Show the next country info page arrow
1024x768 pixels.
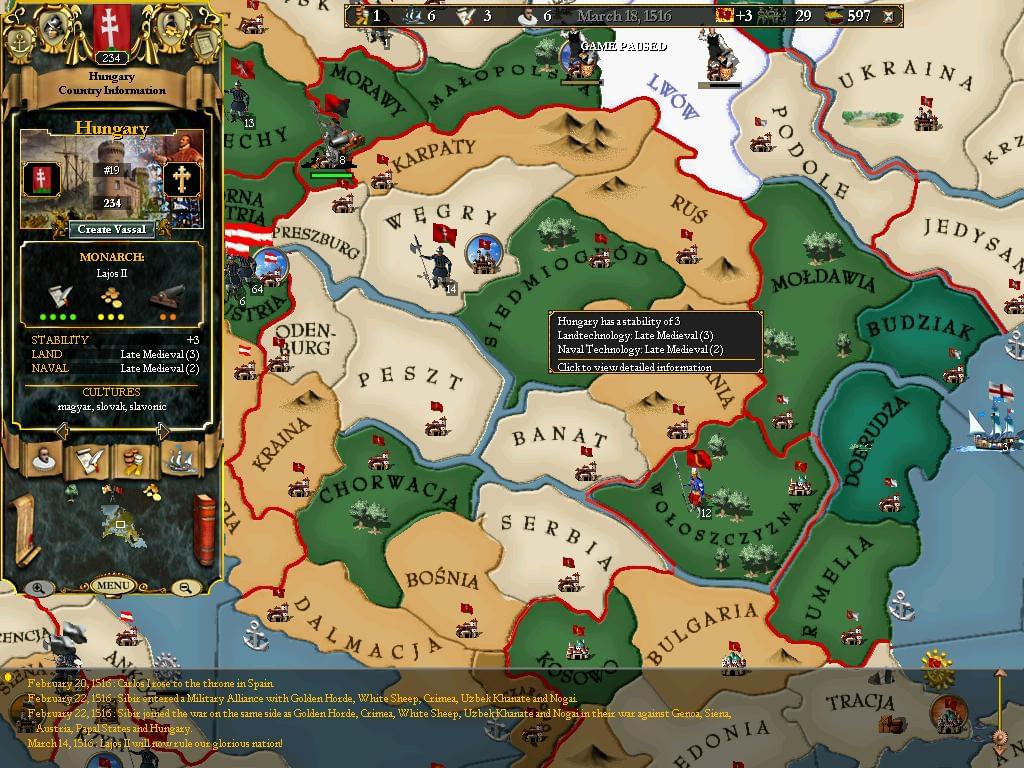click(x=163, y=431)
